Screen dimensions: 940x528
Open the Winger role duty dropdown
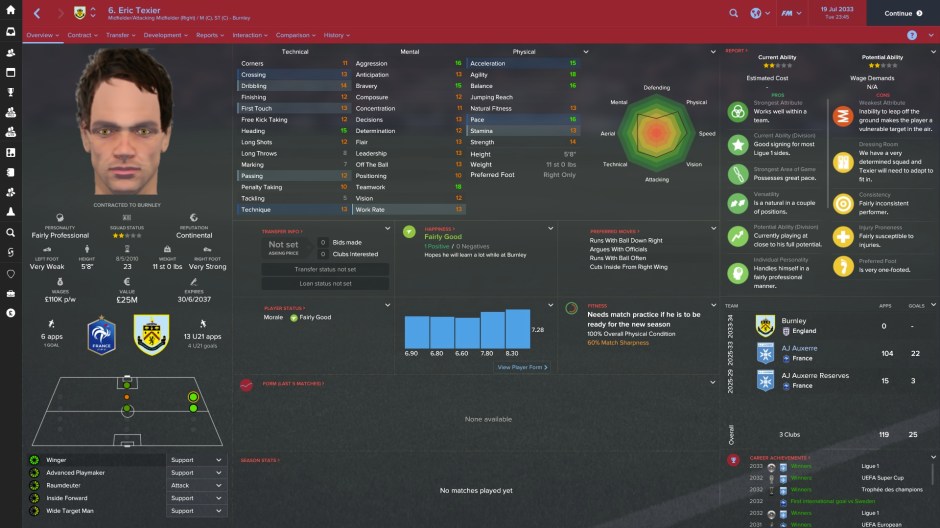click(196, 460)
